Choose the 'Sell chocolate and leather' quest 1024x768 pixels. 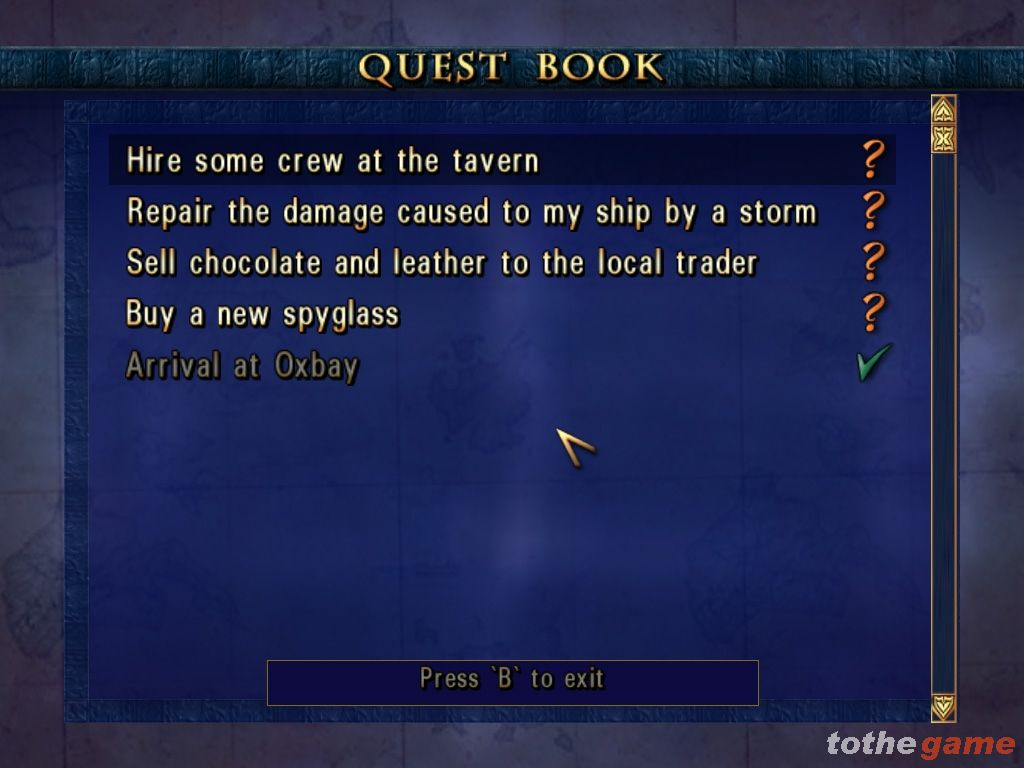point(441,263)
